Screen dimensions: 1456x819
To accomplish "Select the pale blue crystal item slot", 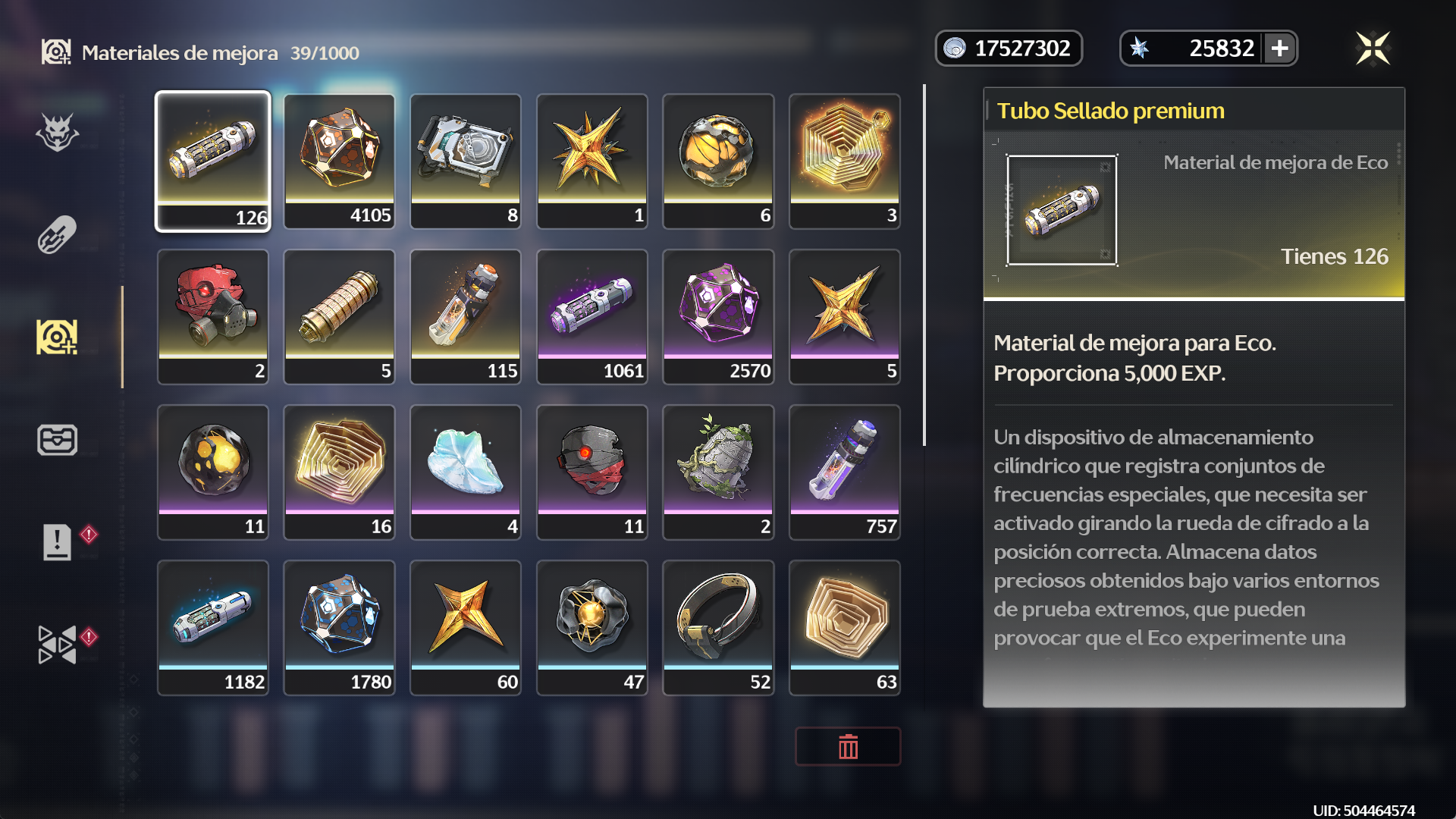I will 466,472.
